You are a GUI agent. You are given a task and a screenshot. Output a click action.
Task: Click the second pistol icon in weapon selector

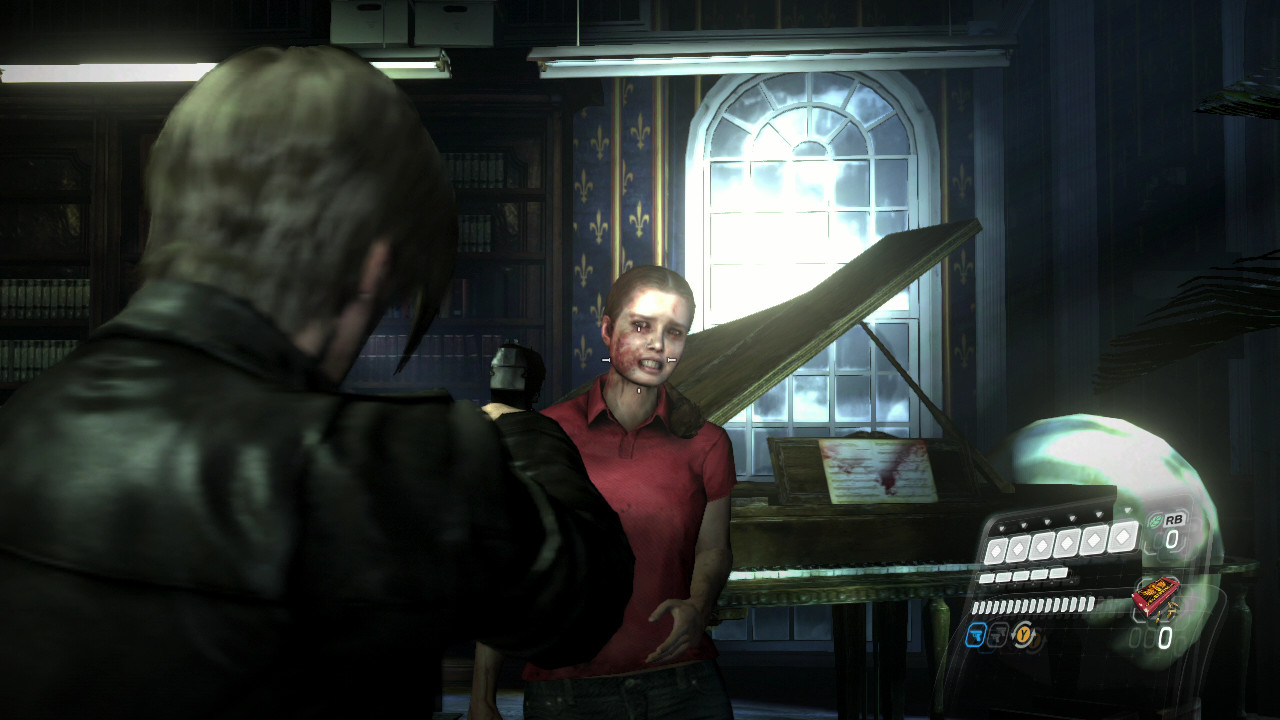pos(997,636)
